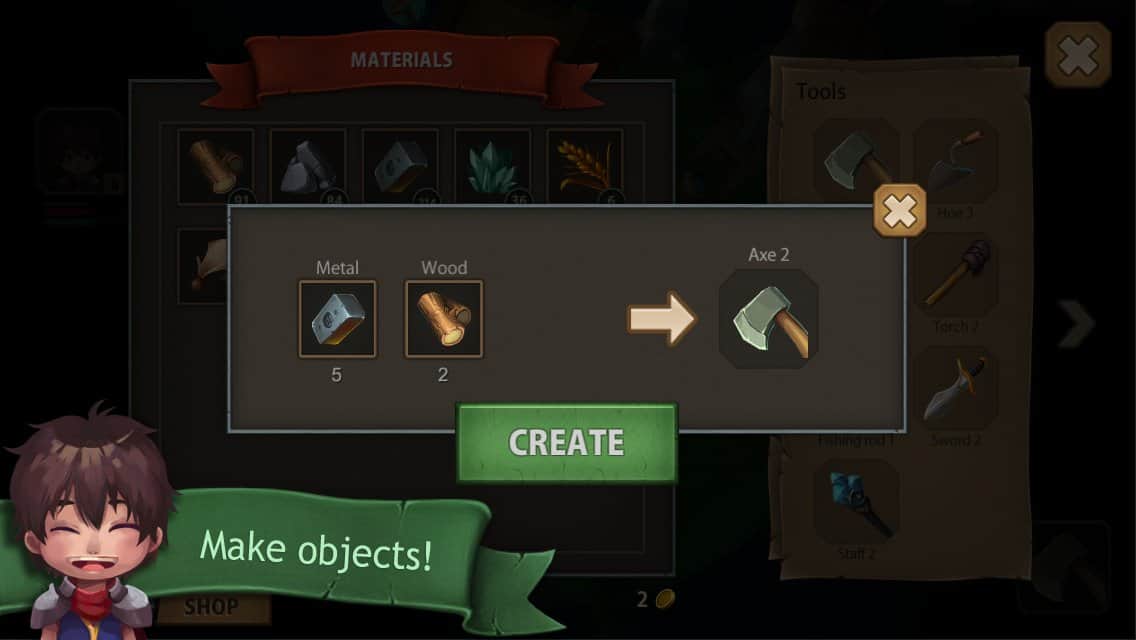Image resolution: width=1136 pixels, height=640 pixels.
Task: Choose the Torch tool recipe
Action: pyautogui.click(x=955, y=278)
